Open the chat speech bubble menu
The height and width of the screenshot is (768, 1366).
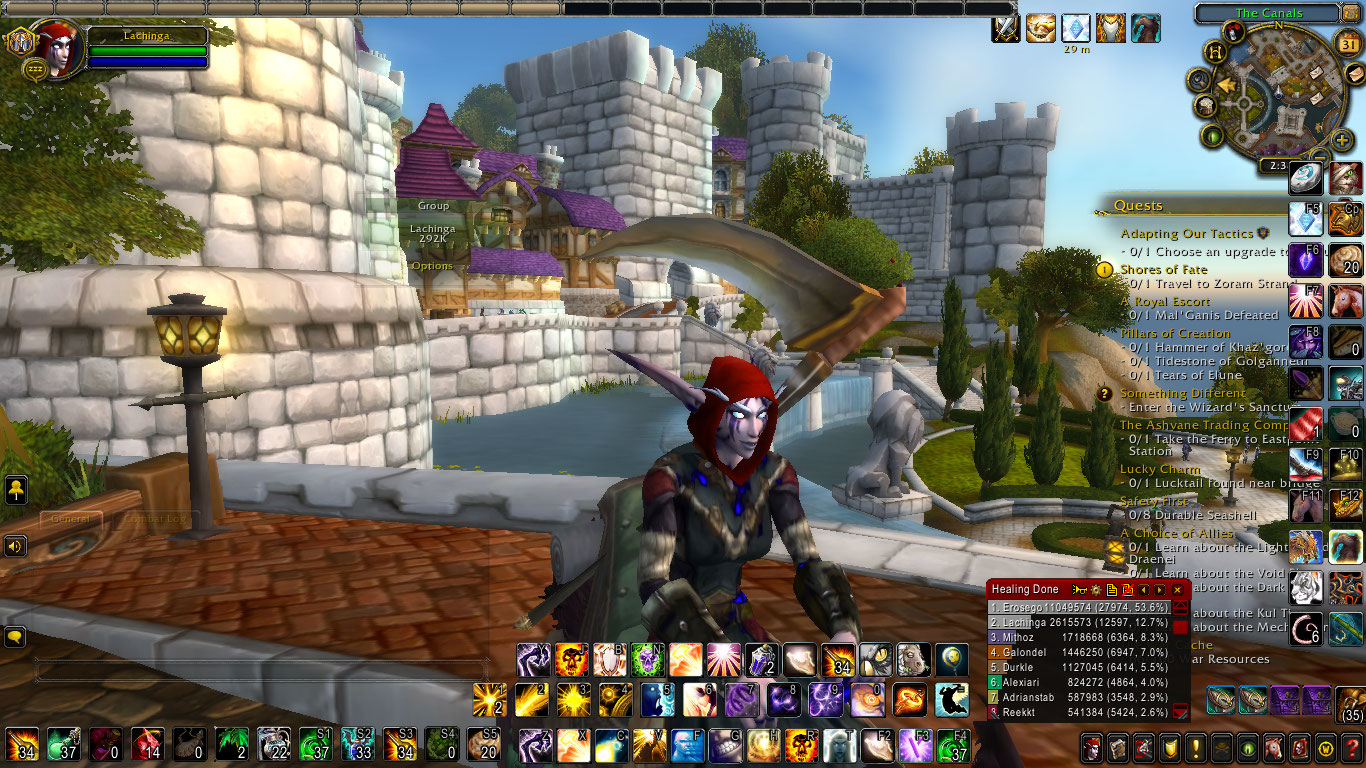coord(15,636)
